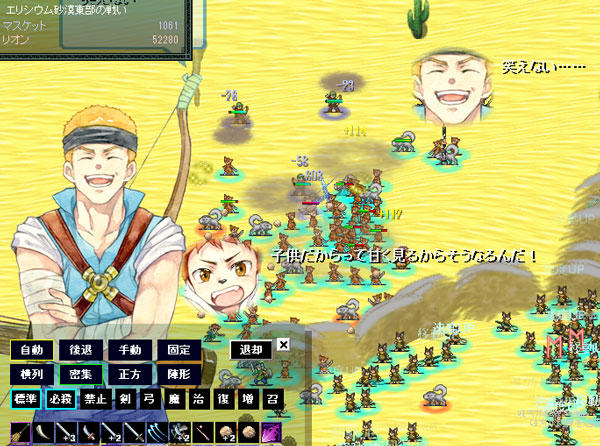Choose the 後退 (fall back) command
This screenshot has width=600, height=446.
coord(81,350)
